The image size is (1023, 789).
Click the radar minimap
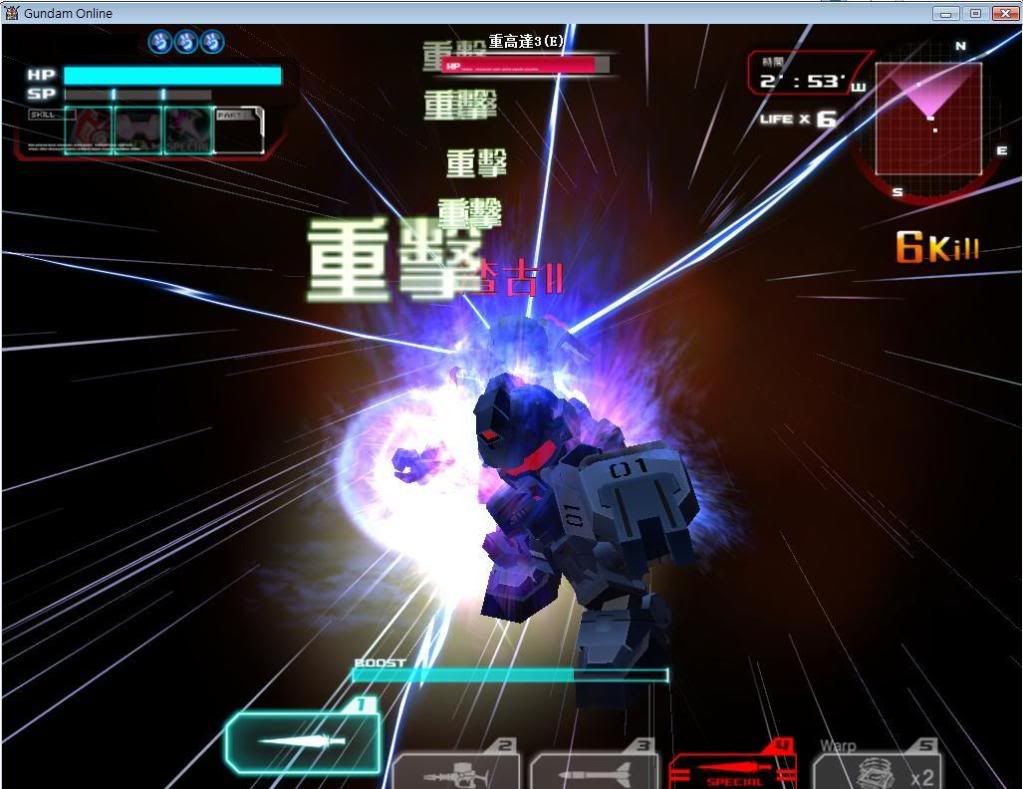(928, 118)
